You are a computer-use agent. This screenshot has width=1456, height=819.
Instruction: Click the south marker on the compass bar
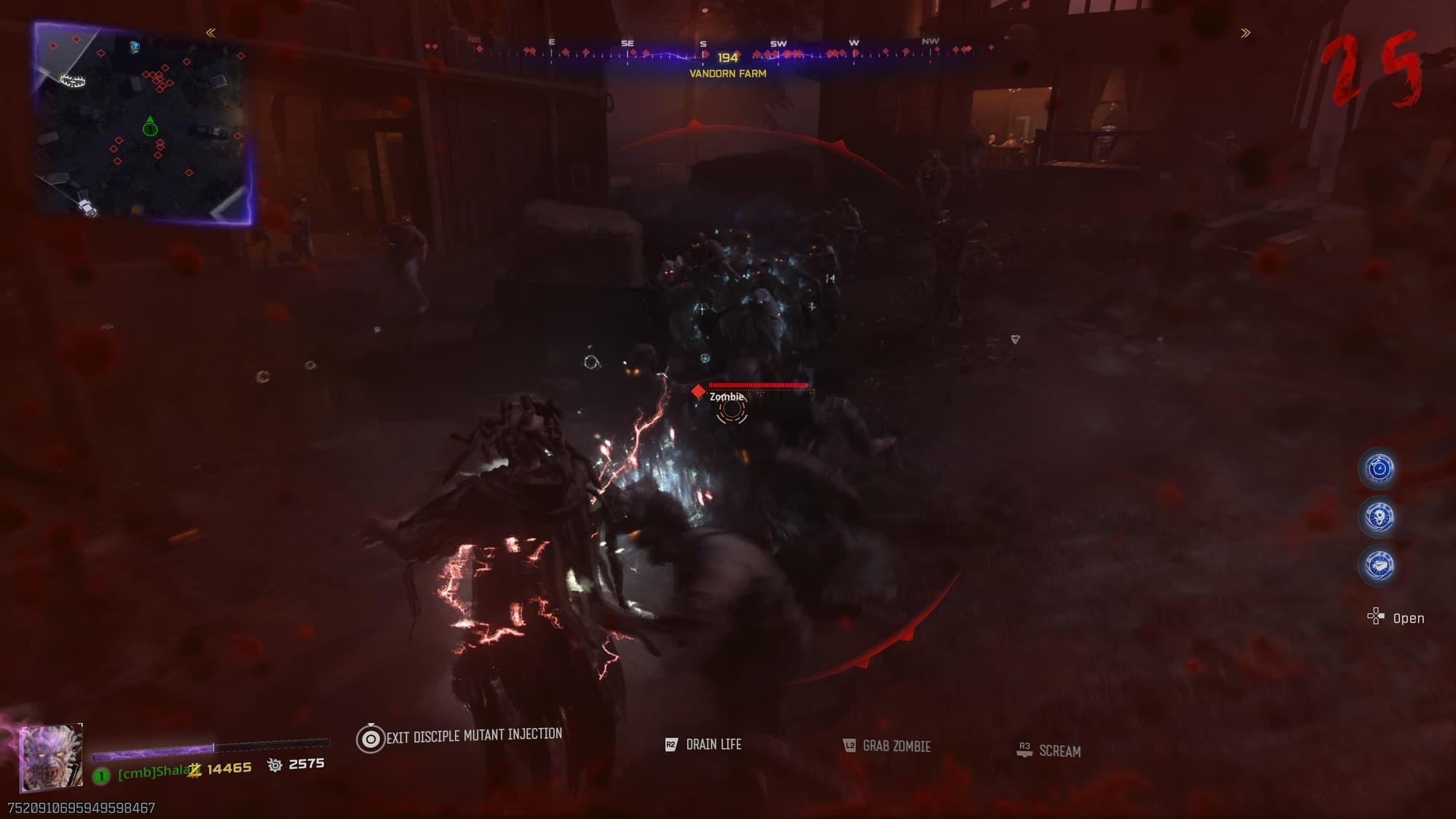coord(701,44)
